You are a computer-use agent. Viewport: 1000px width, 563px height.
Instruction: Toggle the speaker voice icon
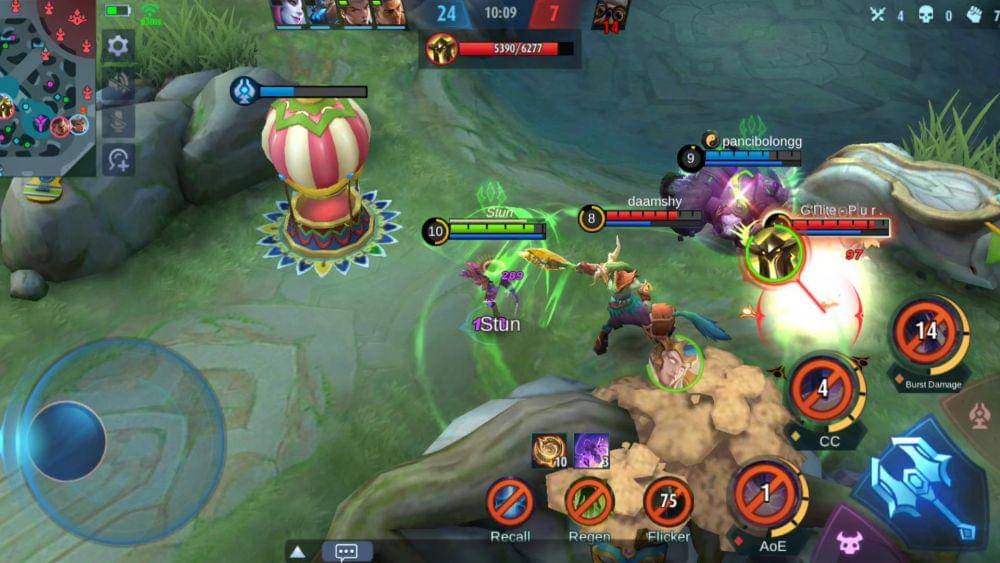[118, 84]
